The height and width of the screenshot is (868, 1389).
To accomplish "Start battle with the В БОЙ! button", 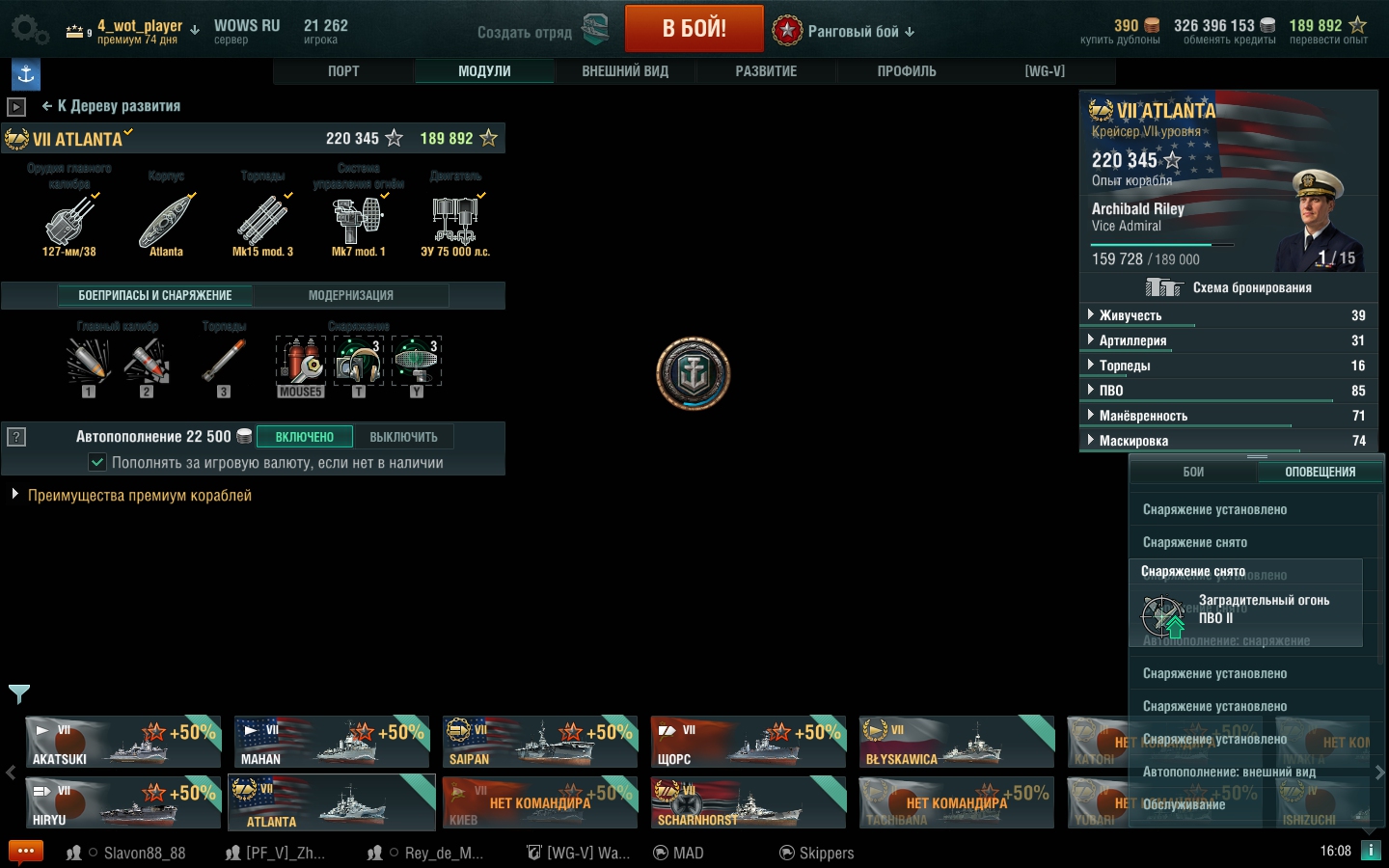I will click(694, 29).
